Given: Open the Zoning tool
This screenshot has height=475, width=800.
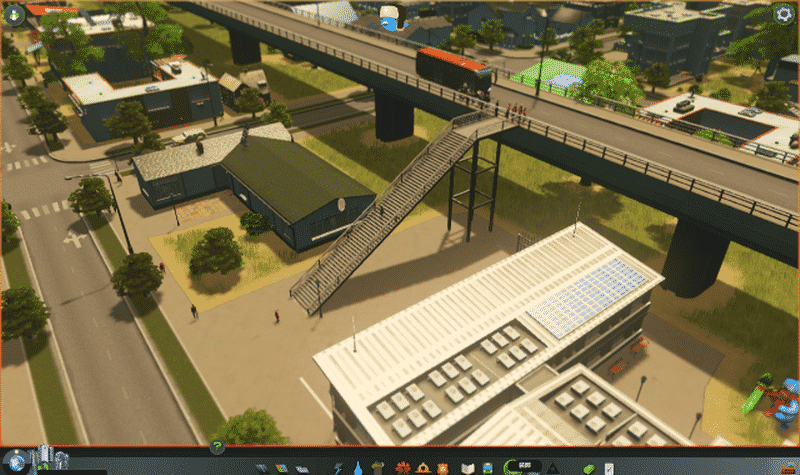Looking at the screenshot, I should coord(283,467).
